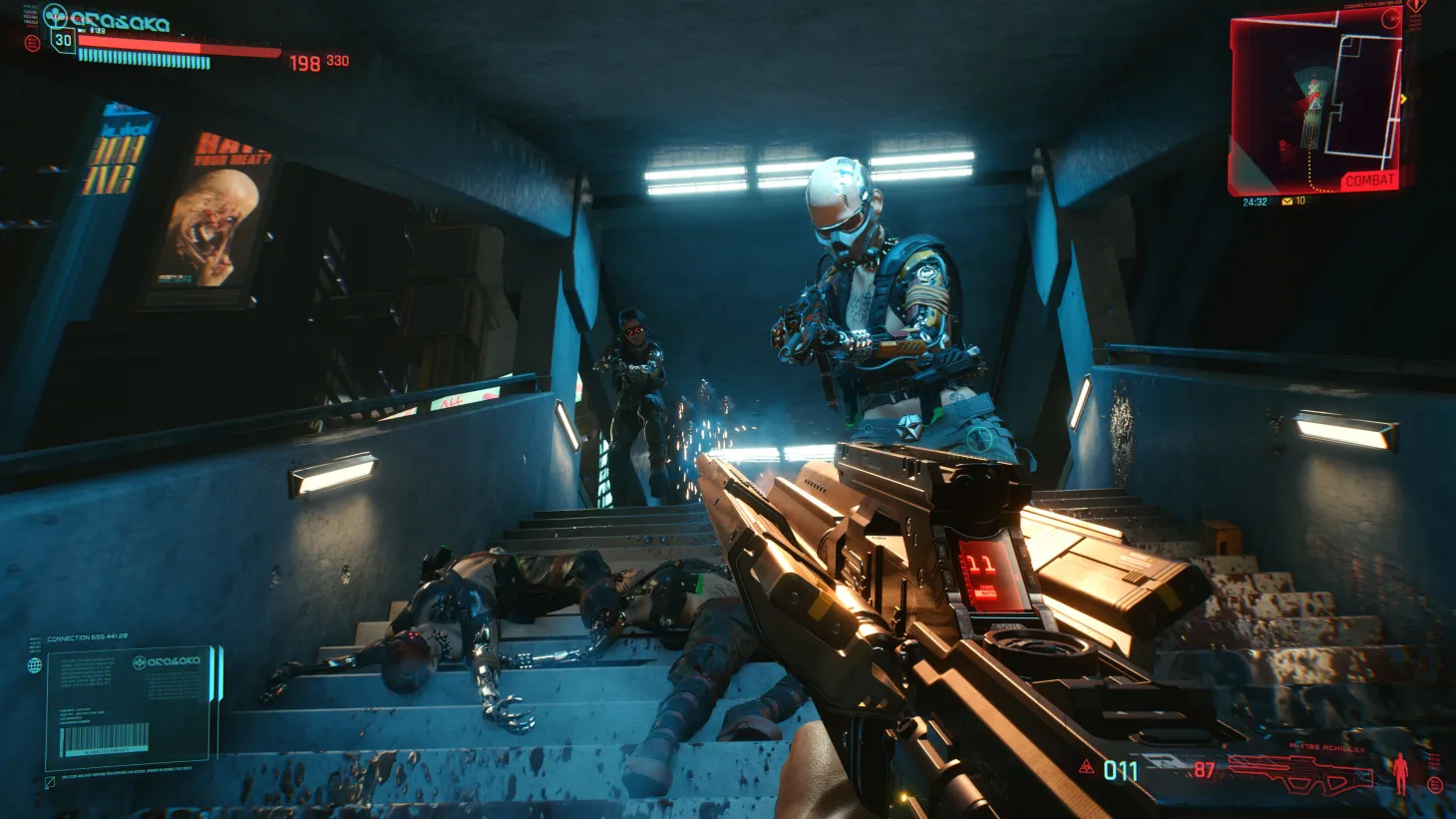Click the 24:32 clock readout
This screenshot has width=1456, height=819.
(1256, 202)
